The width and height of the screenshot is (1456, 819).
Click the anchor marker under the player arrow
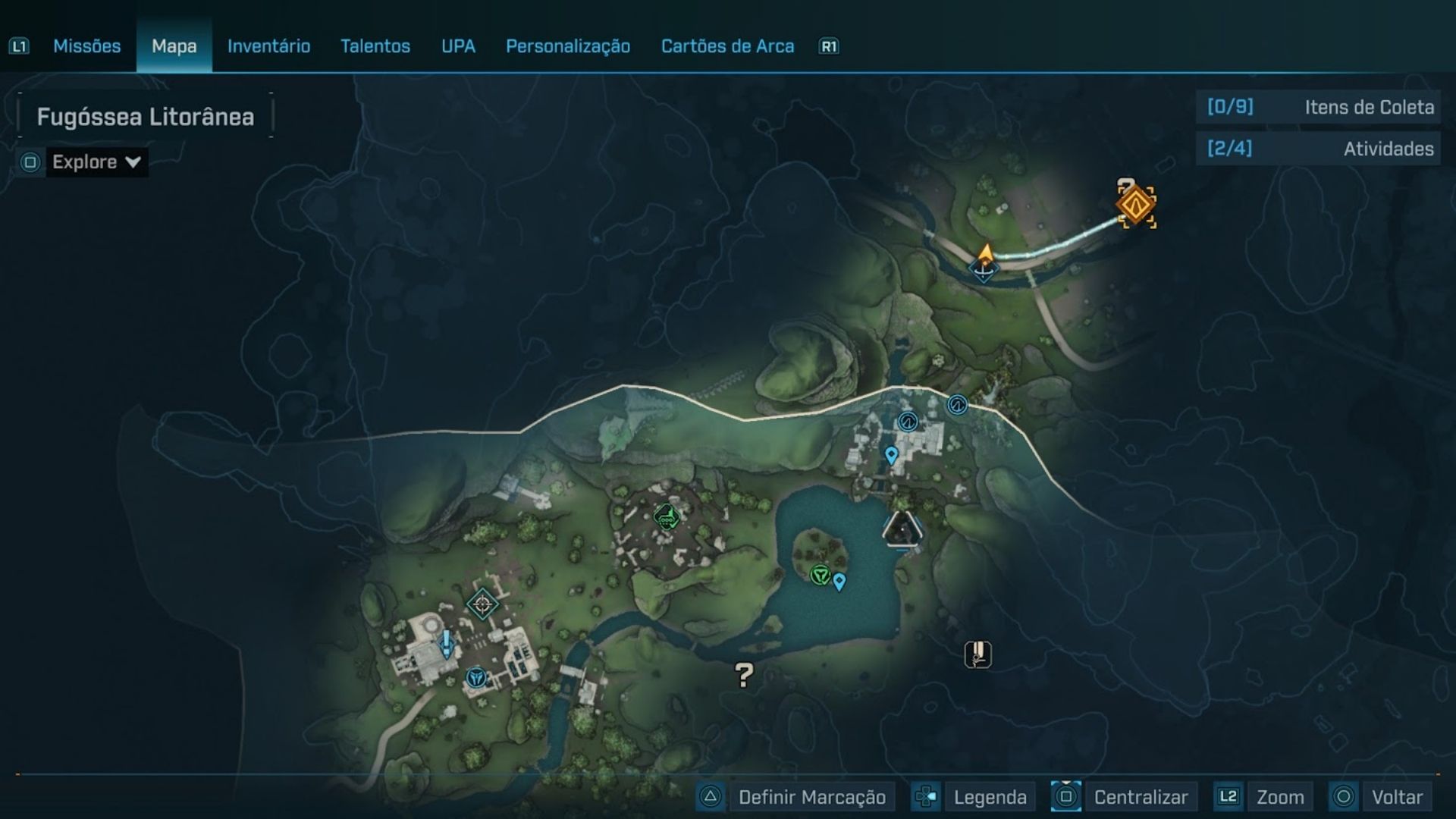pos(983,270)
